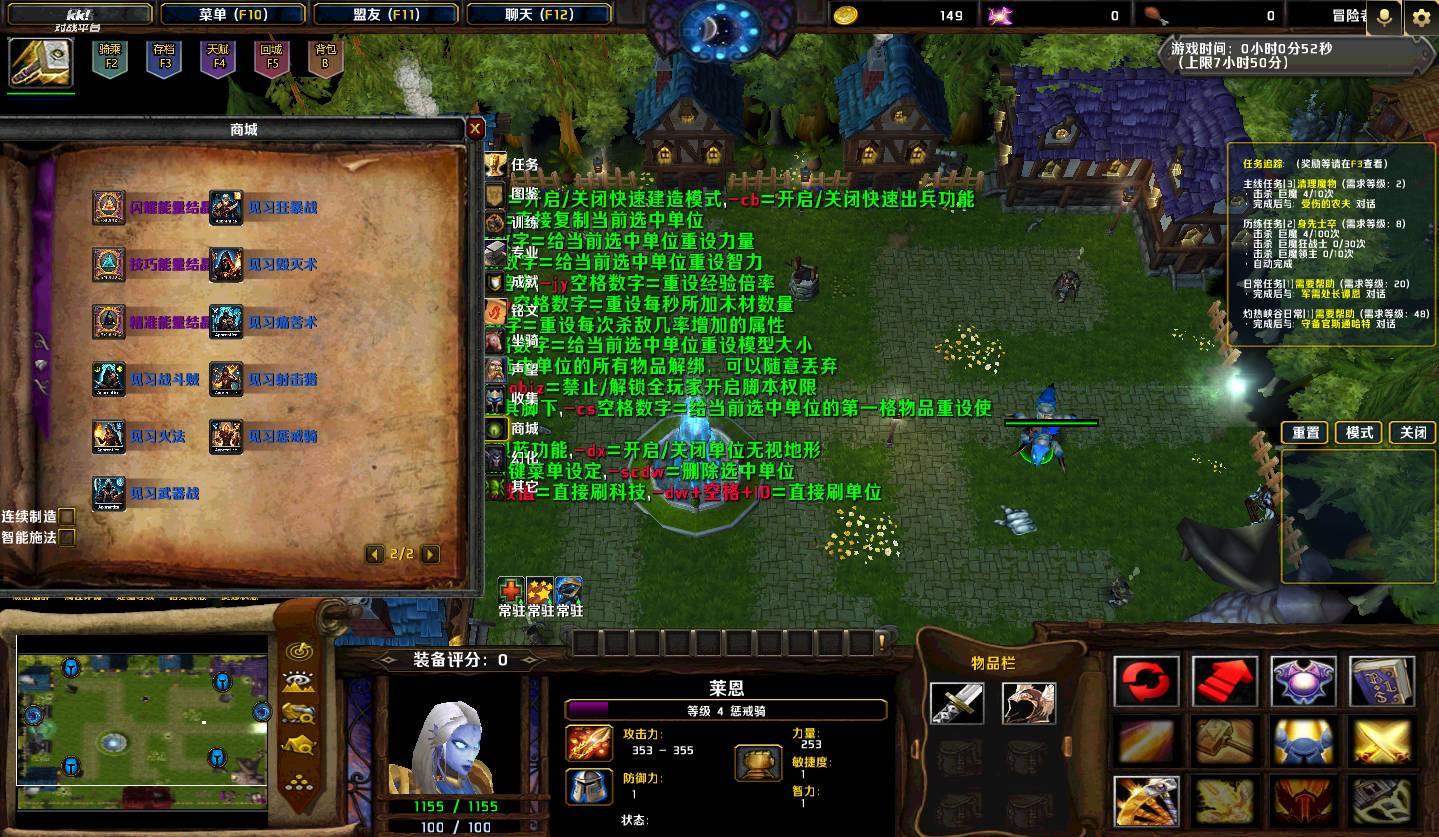The width and height of the screenshot is (1439, 837).
Task: Go to the previous shop page
Action: click(x=374, y=554)
